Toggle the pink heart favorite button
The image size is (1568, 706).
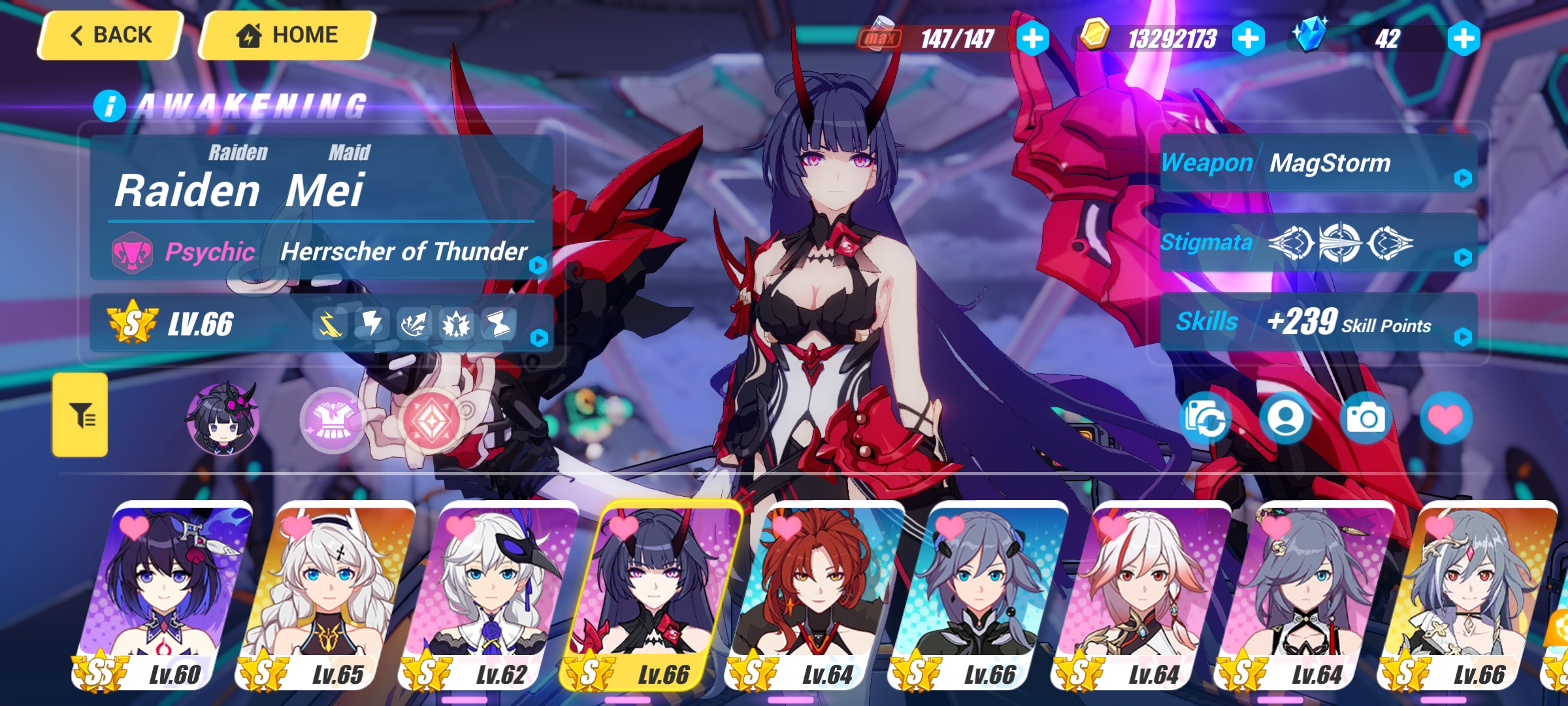point(1446,419)
